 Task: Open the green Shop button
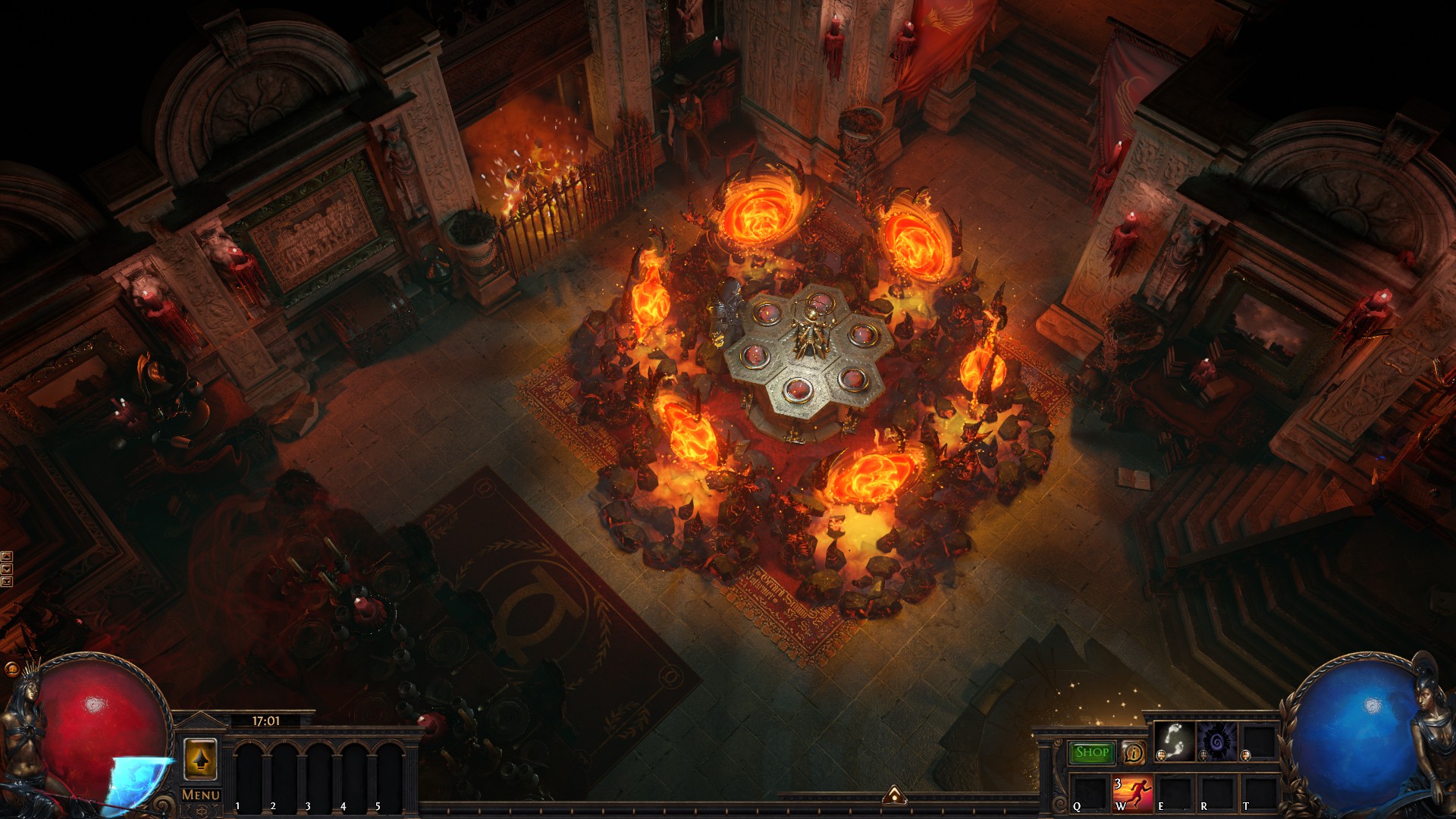click(x=1091, y=752)
